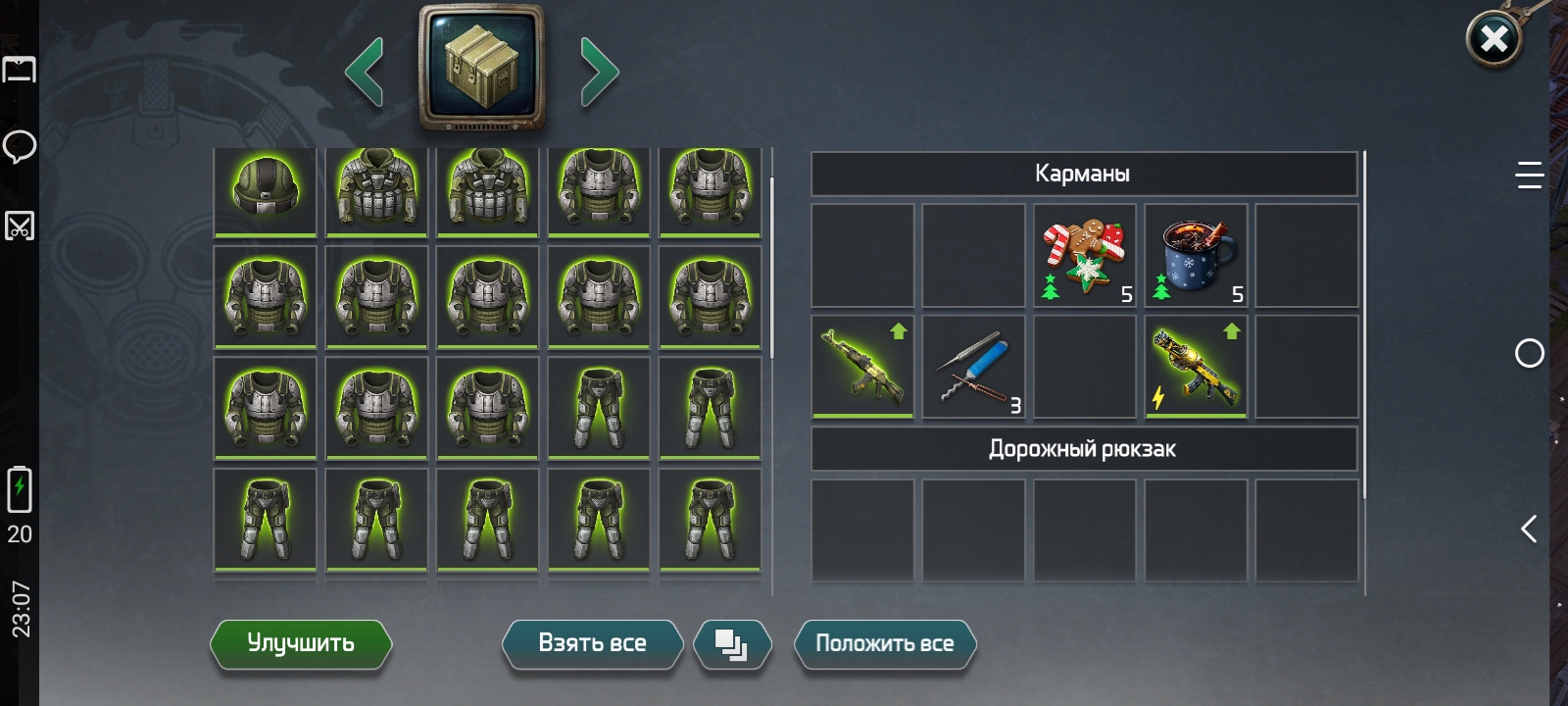Screen dimensions: 1568x706
Task: Tap the screenshot scissors icon
Action: [x=20, y=227]
